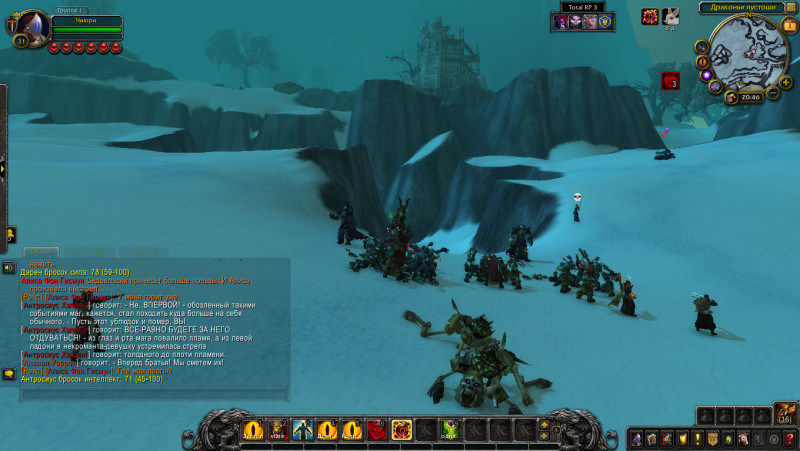
Task: Open the yellow exclamation mark micro menu button
Action: 698,438
